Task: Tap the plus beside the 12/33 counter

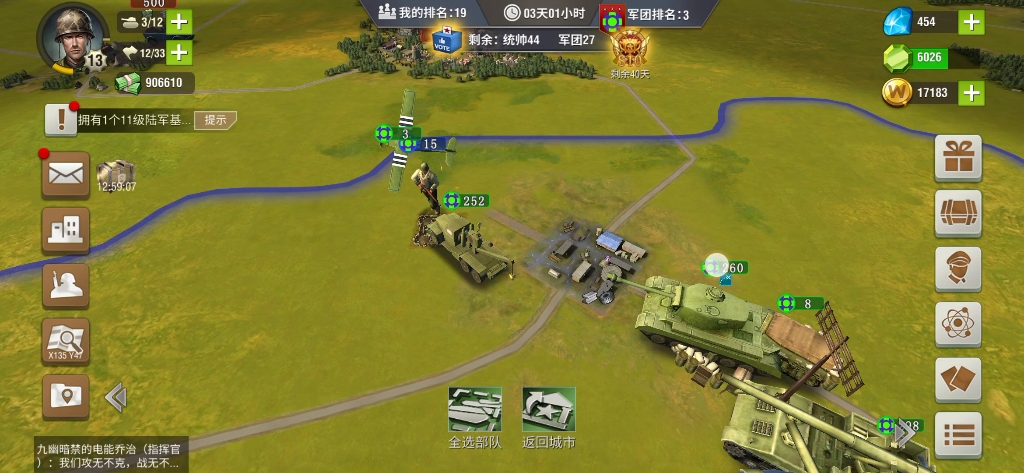Action: [179, 52]
